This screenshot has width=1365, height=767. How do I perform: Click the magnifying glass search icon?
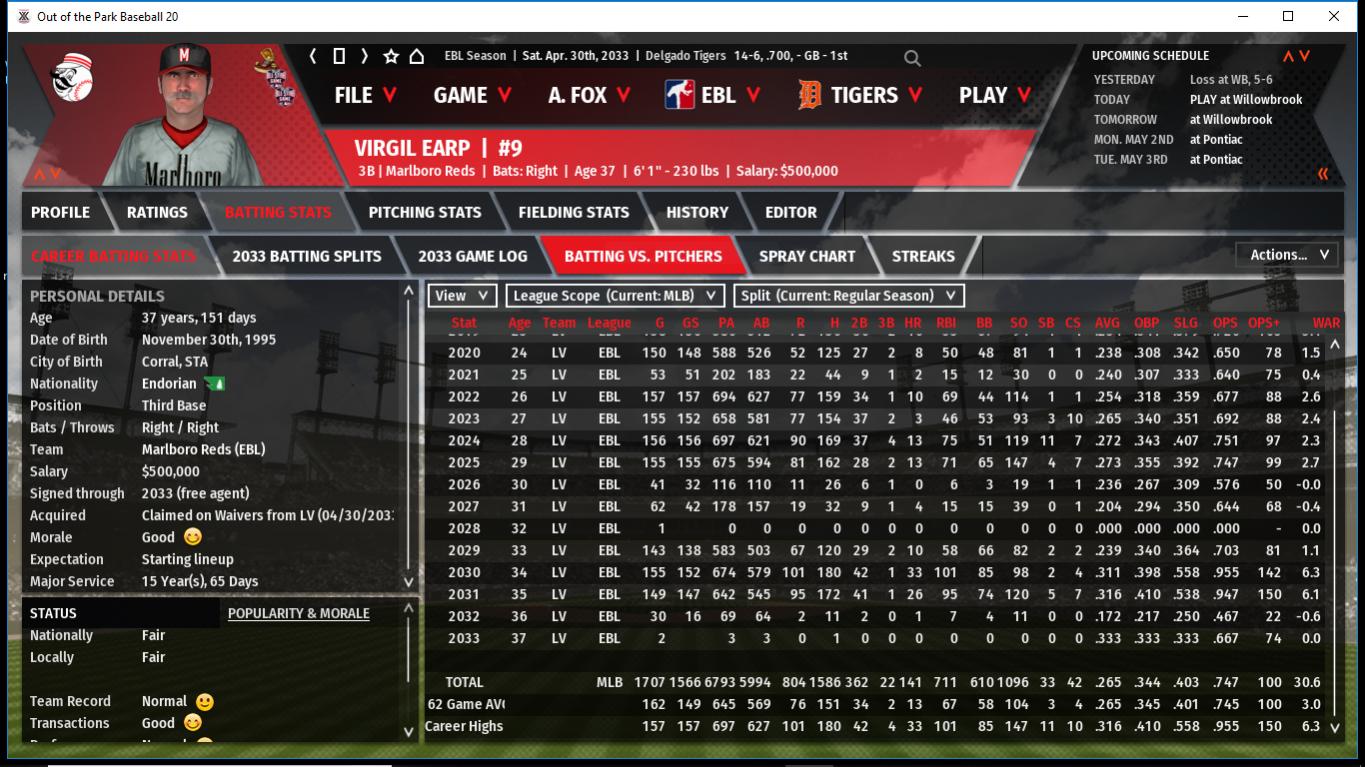tap(912, 58)
